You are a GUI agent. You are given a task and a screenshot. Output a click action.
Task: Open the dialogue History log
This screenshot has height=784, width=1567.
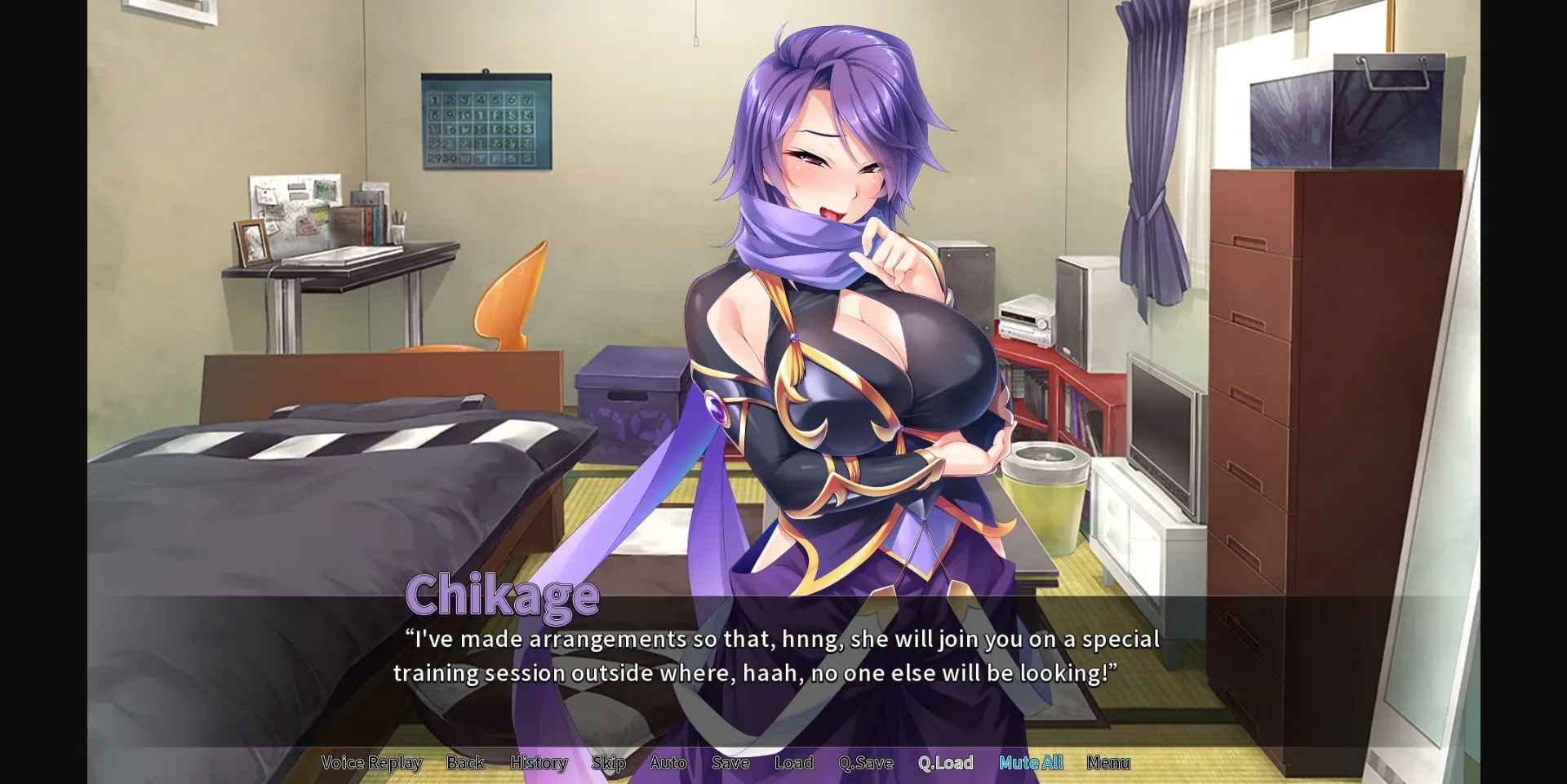point(539,763)
